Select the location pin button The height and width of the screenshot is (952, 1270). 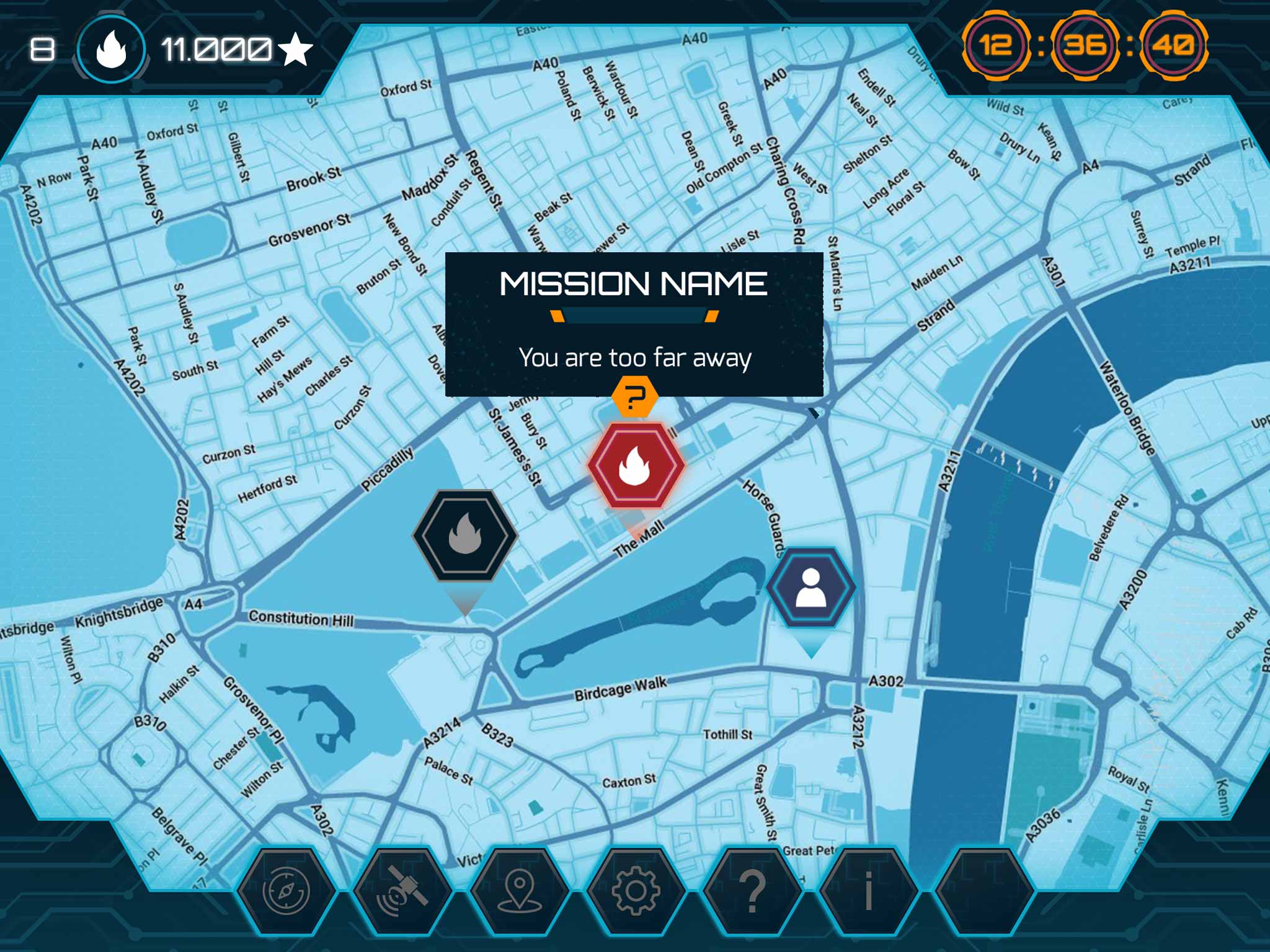pos(519,891)
